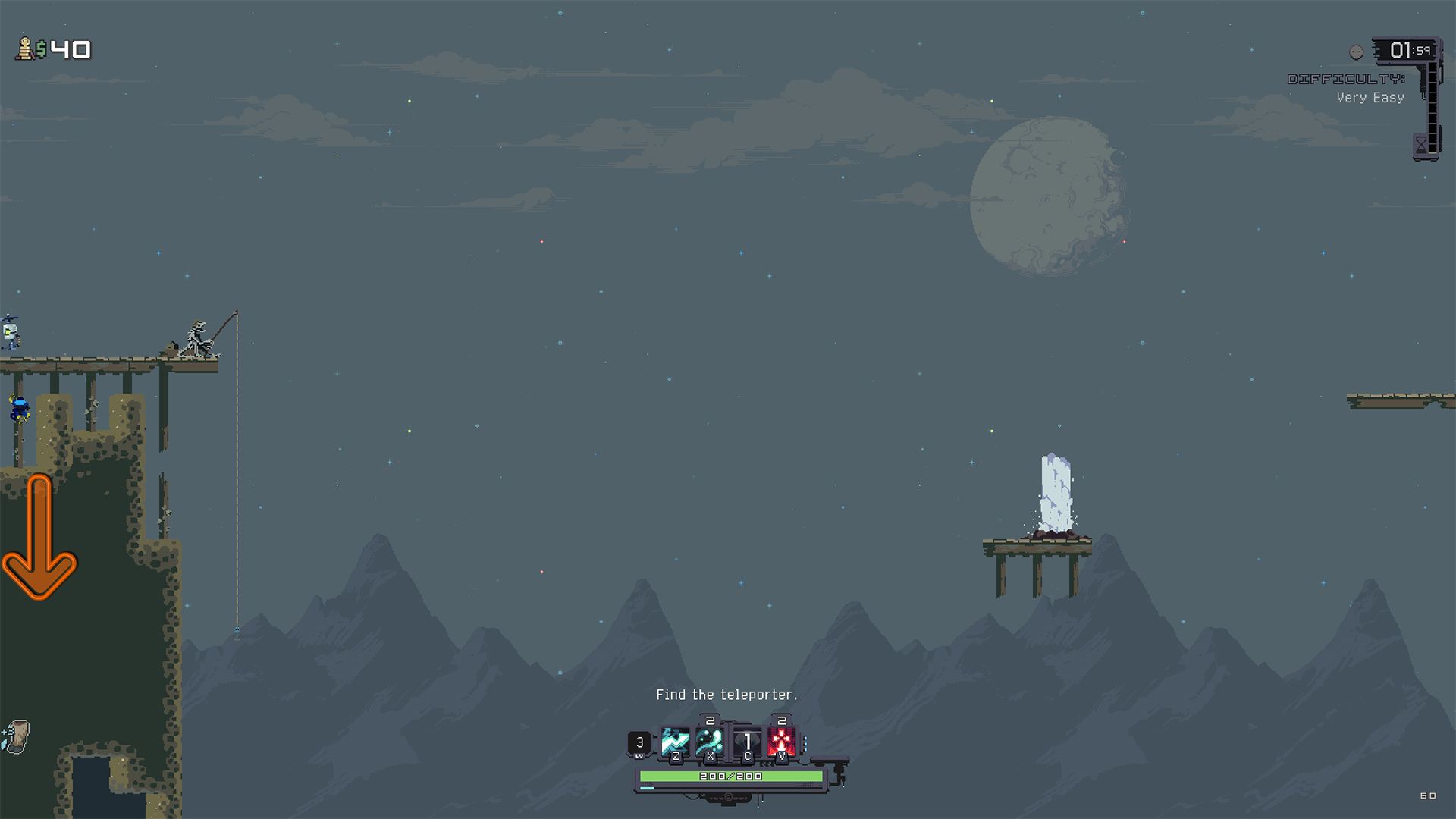The width and height of the screenshot is (1456, 819).
Task: Select the teal Z melee ability icon
Action: tap(675, 742)
